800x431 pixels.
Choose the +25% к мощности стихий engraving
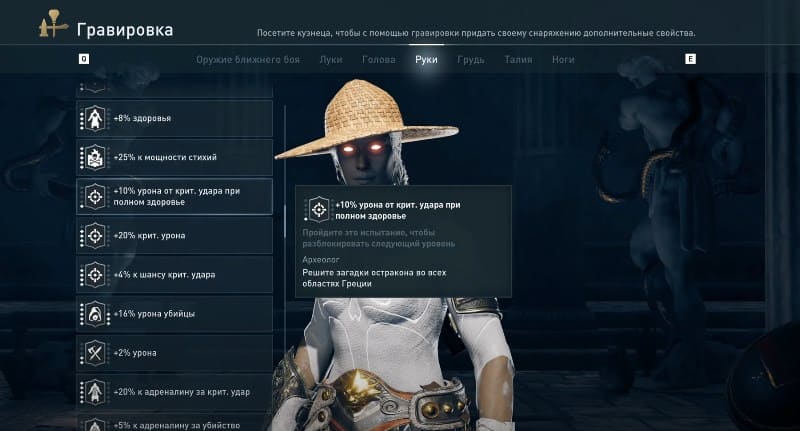[175, 157]
